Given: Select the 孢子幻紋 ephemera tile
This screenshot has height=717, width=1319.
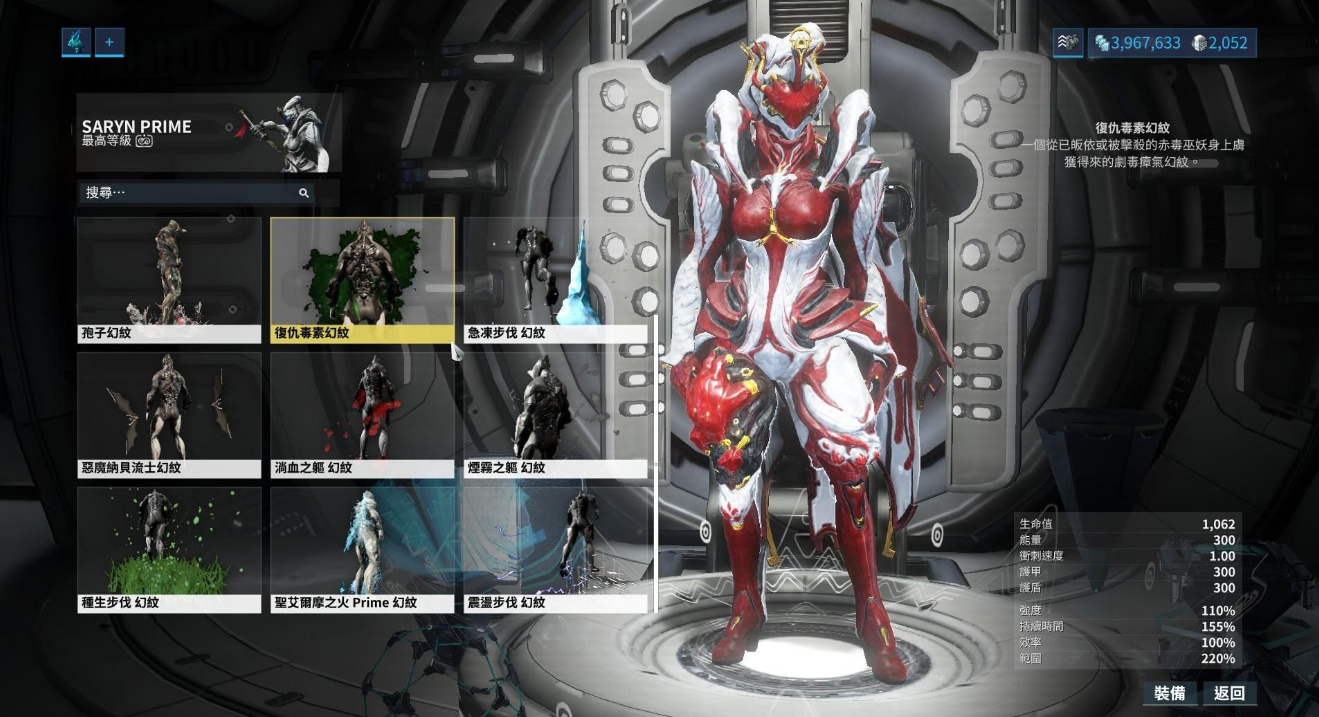Looking at the screenshot, I should [x=169, y=279].
